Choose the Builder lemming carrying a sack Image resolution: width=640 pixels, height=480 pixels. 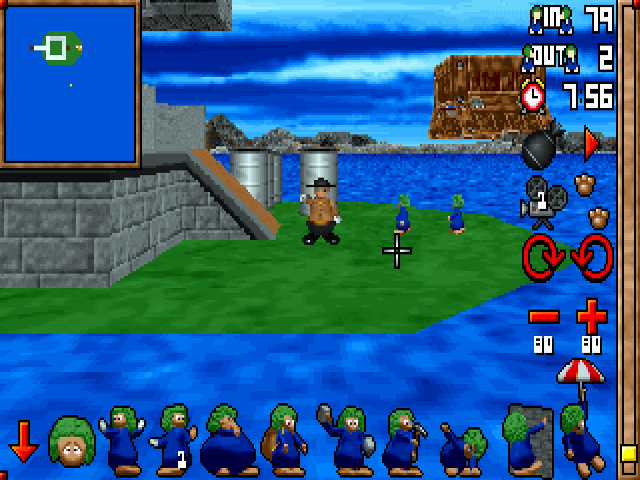coord(282,441)
